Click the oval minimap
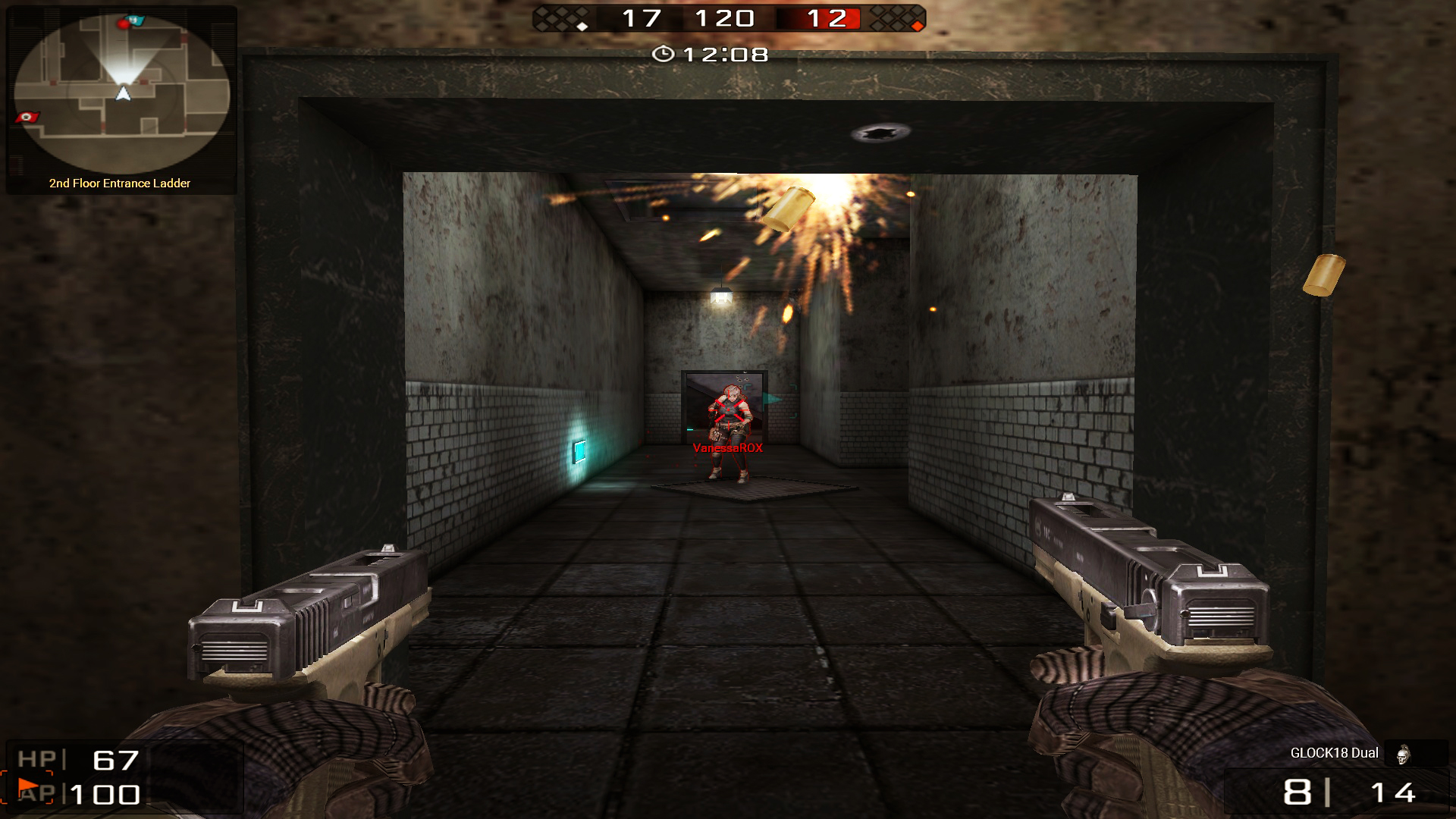Image resolution: width=1456 pixels, height=819 pixels. pos(121,93)
